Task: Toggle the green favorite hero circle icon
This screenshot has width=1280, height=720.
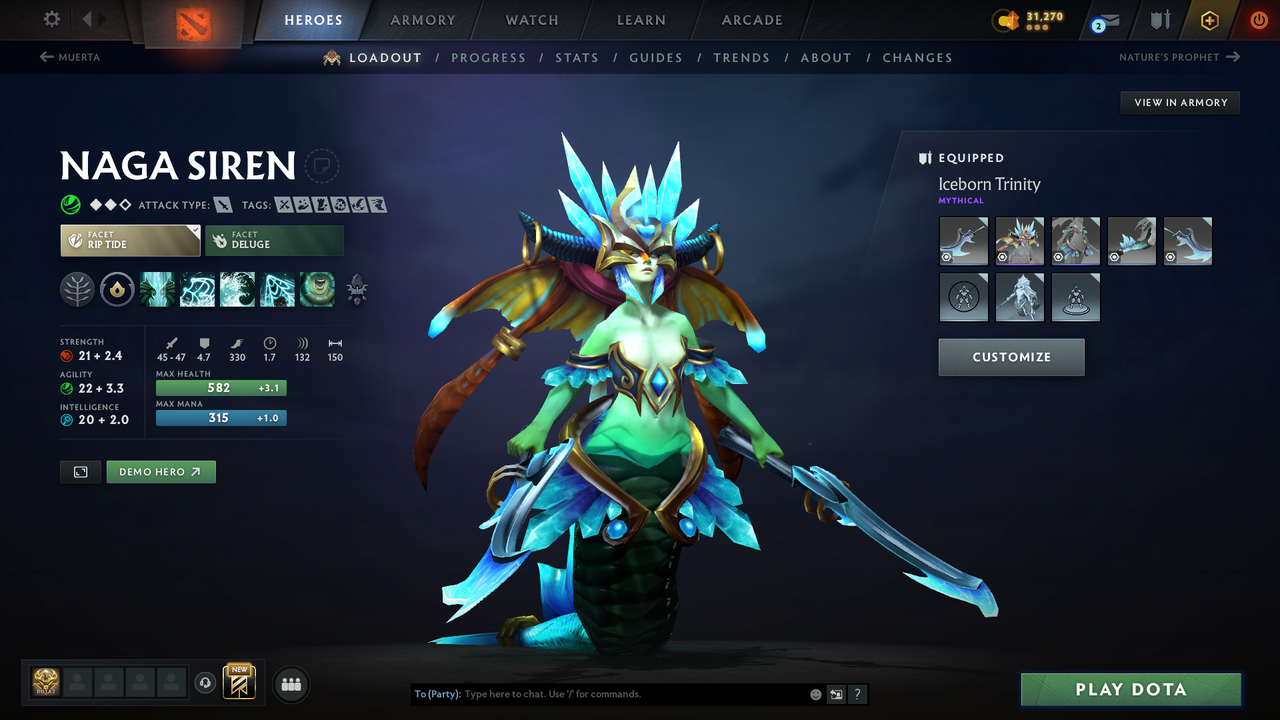Action: coord(69,204)
